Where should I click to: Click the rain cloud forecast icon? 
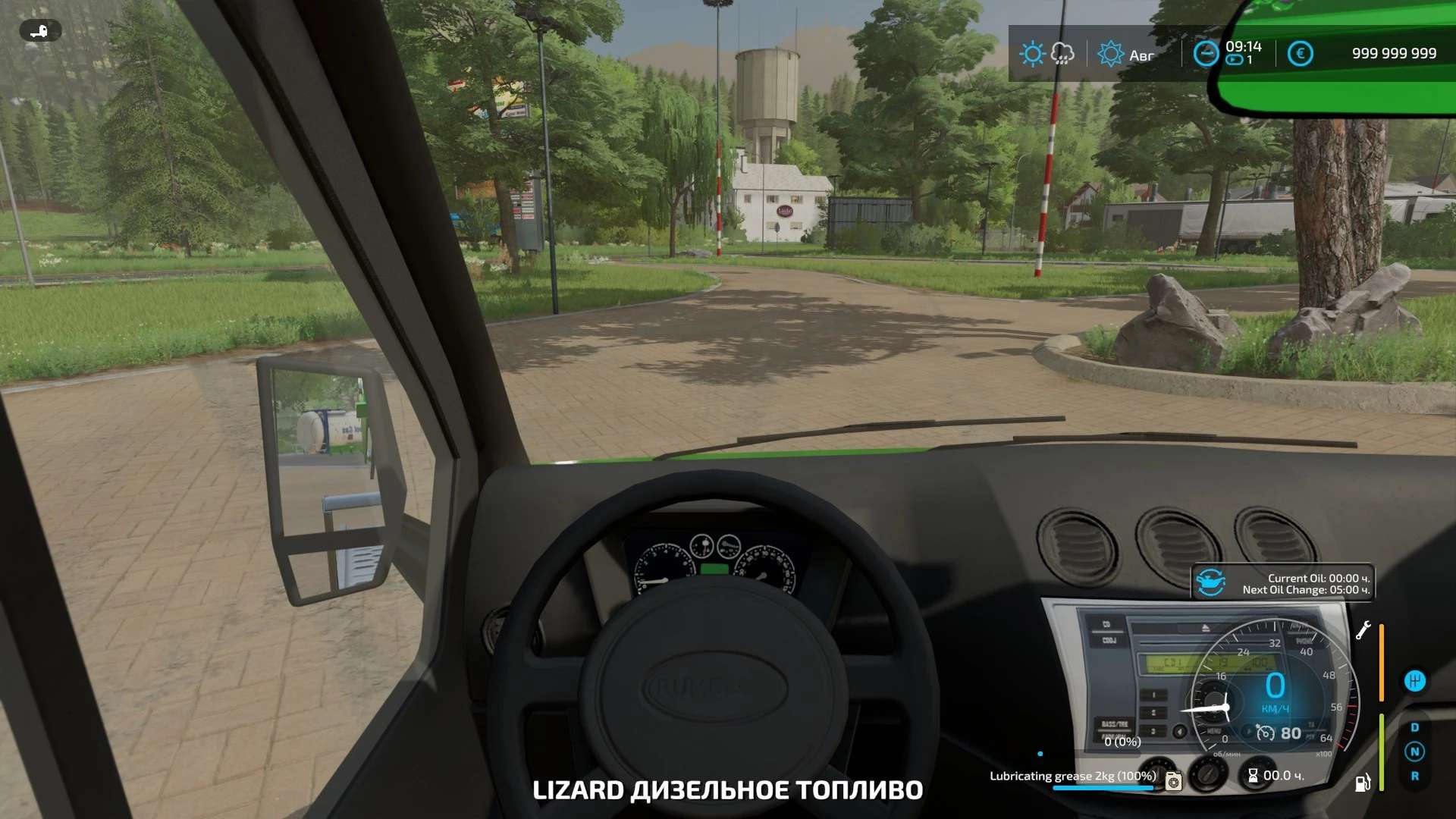[x=1062, y=54]
